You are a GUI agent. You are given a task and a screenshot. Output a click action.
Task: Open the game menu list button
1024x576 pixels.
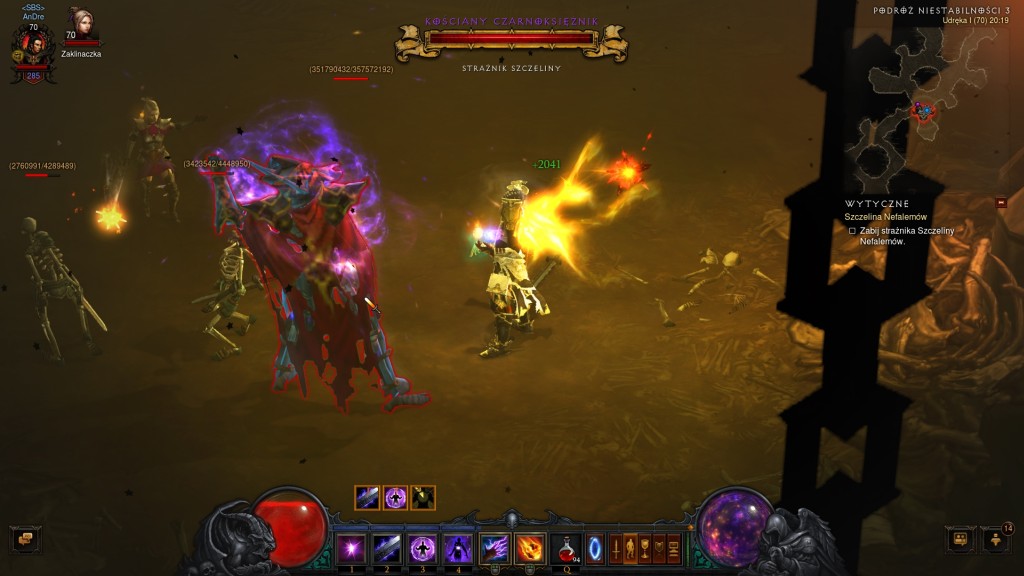tap(675, 549)
